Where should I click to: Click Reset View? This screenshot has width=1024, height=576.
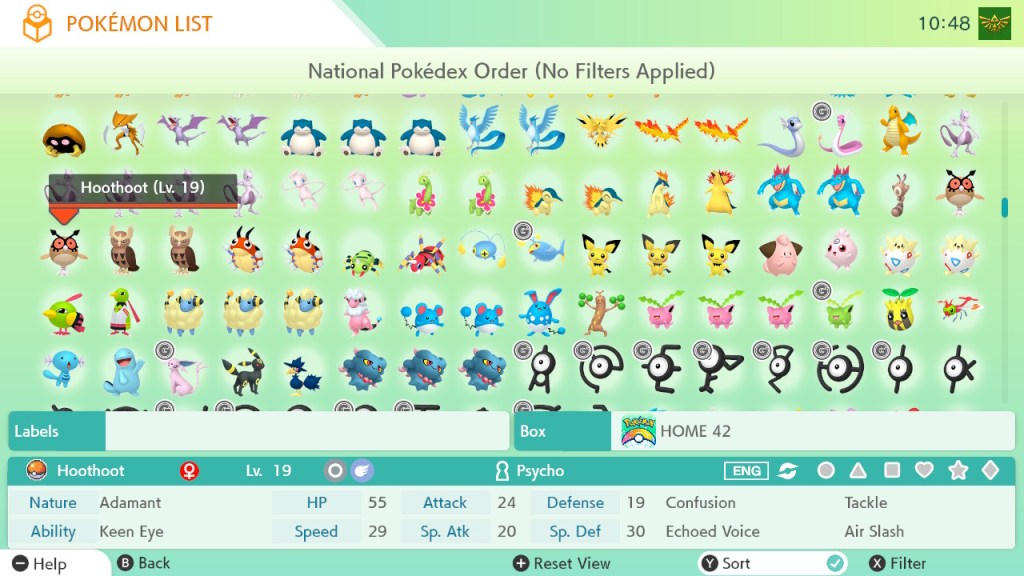[561, 563]
